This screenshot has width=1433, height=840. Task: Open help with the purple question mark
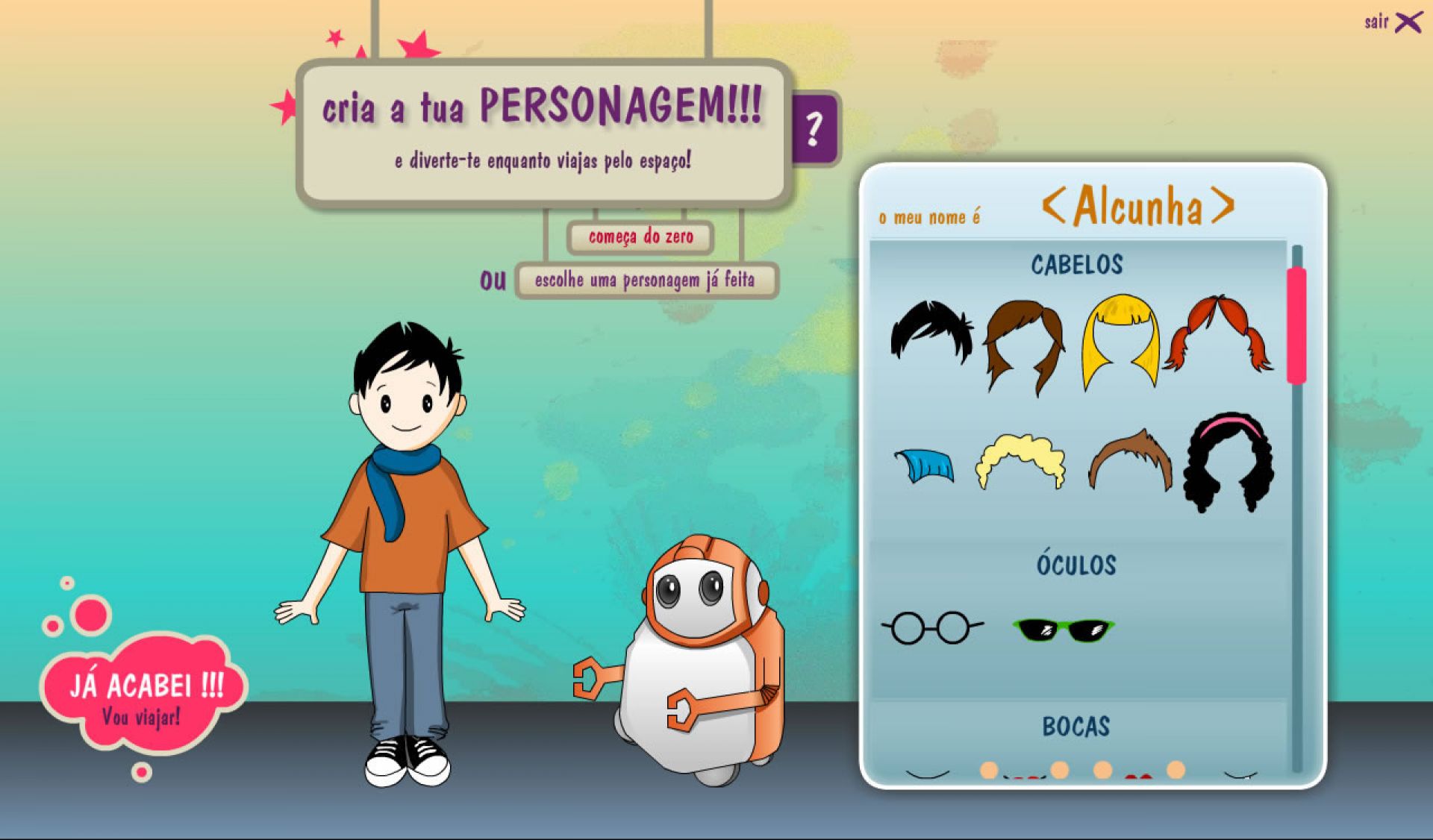pyautogui.click(x=814, y=128)
